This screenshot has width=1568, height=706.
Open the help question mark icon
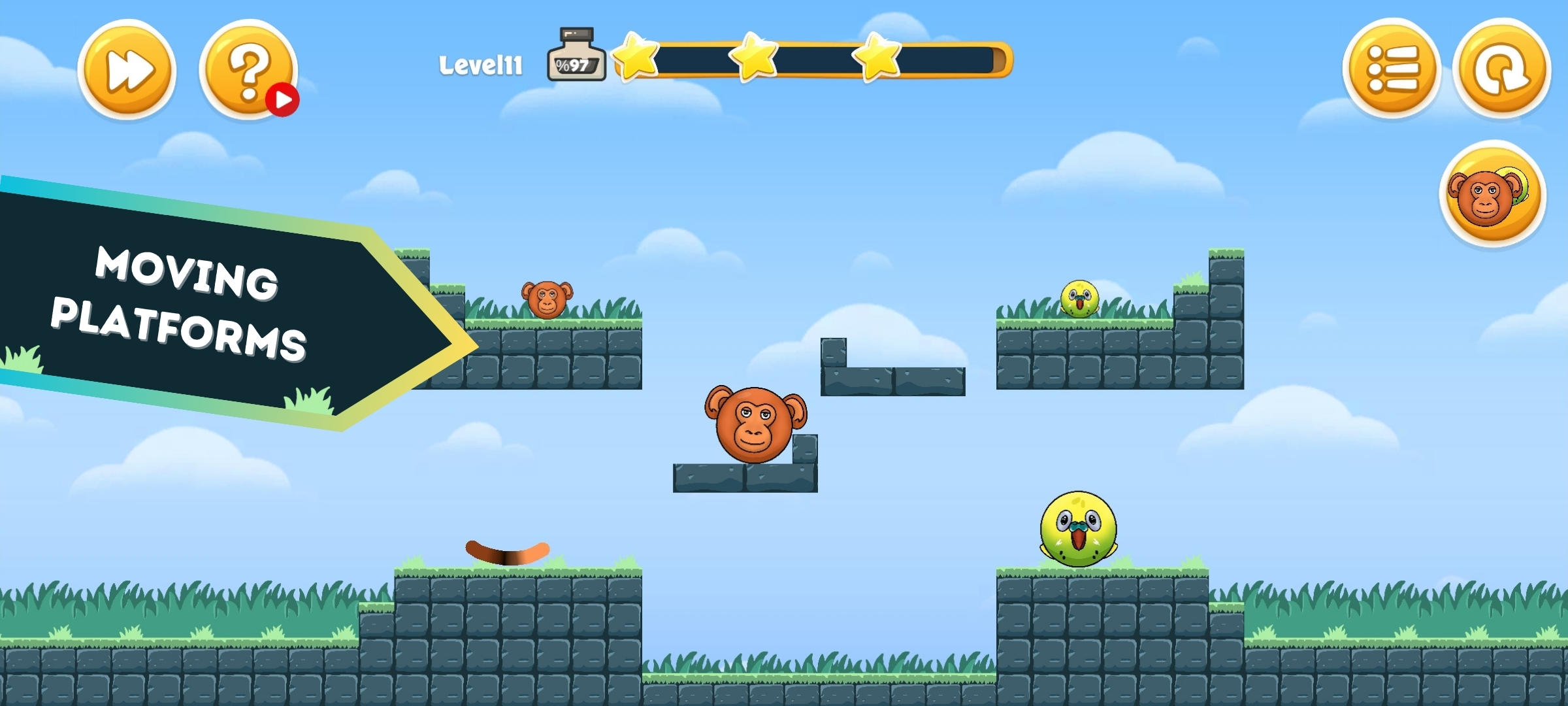[x=252, y=69]
